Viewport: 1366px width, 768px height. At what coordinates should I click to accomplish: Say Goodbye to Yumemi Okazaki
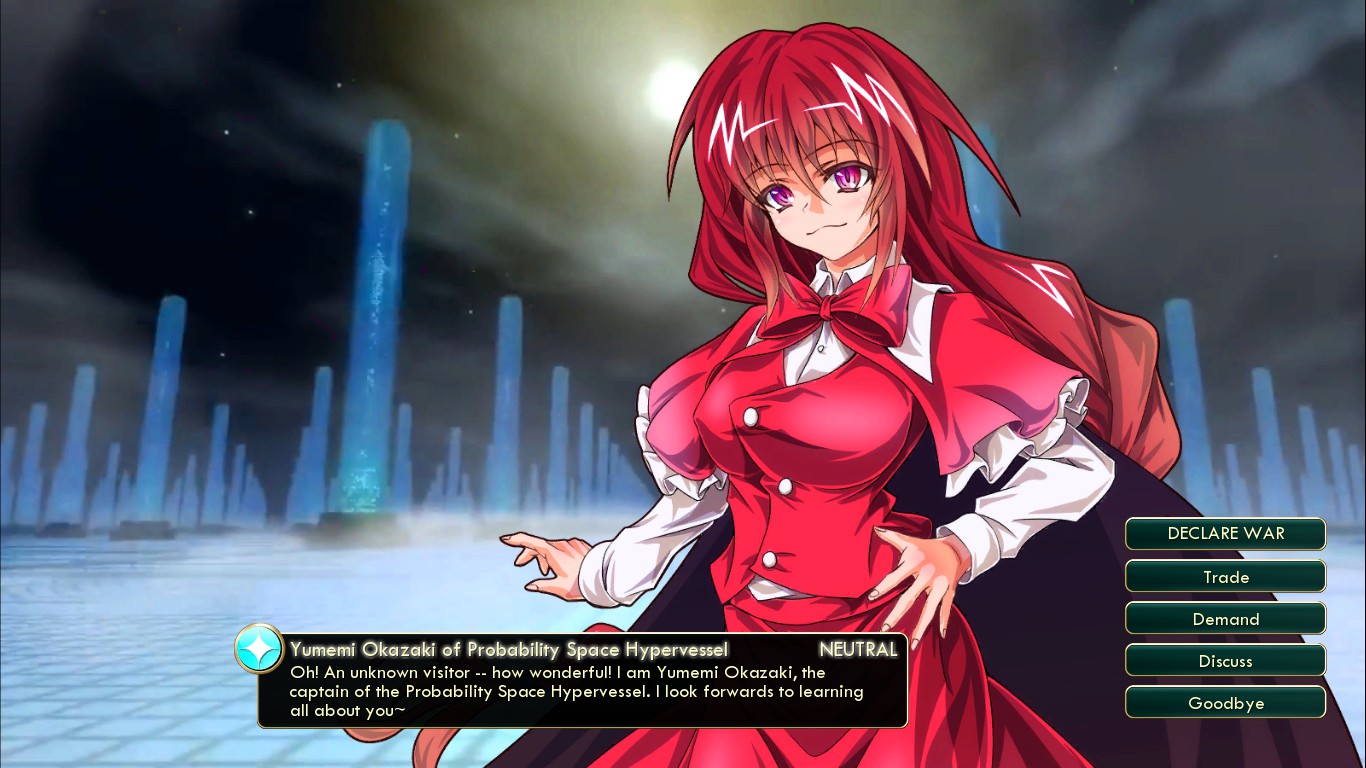coord(1225,703)
